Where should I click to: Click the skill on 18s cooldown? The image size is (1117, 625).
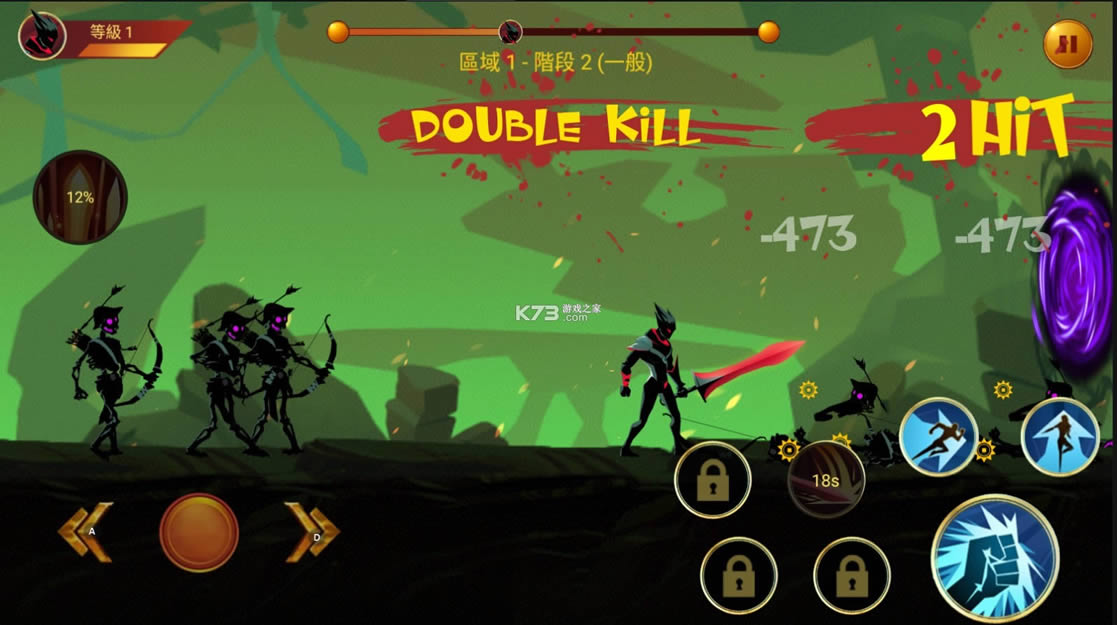coord(825,480)
